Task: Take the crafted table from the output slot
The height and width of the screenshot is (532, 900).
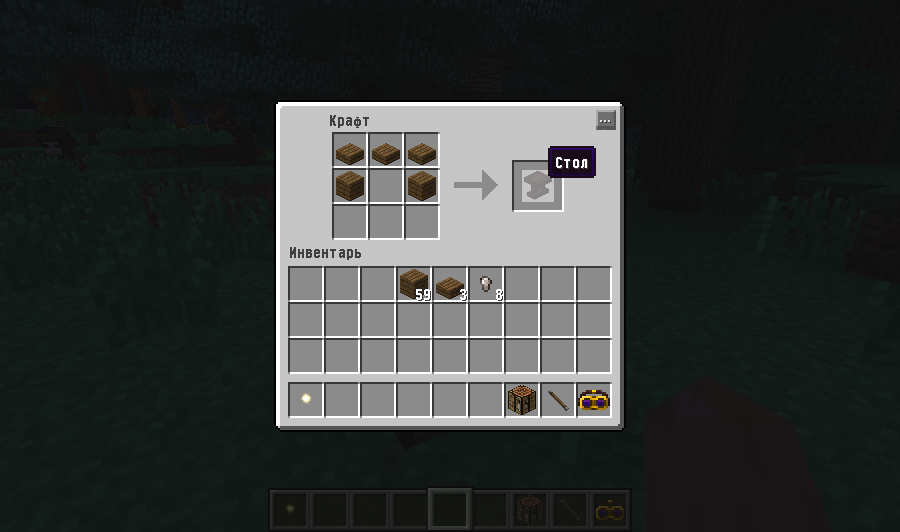Action: 537,186
